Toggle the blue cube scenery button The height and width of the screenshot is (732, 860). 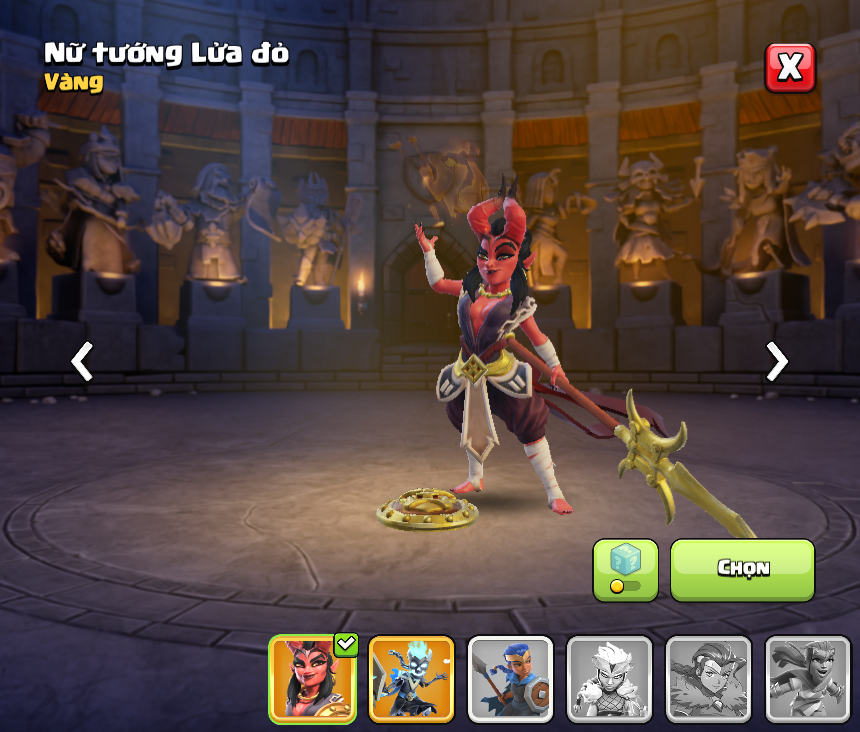(x=625, y=569)
